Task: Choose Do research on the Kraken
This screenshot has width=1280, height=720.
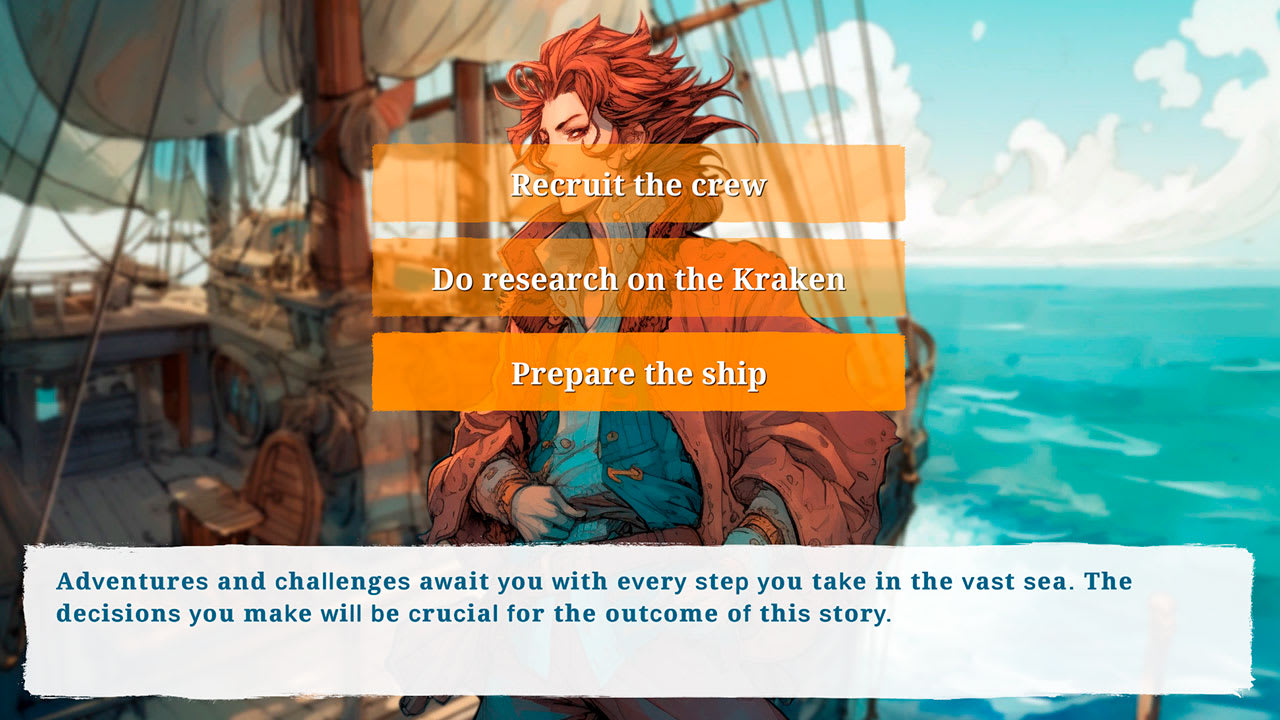Action: point(639,279)
